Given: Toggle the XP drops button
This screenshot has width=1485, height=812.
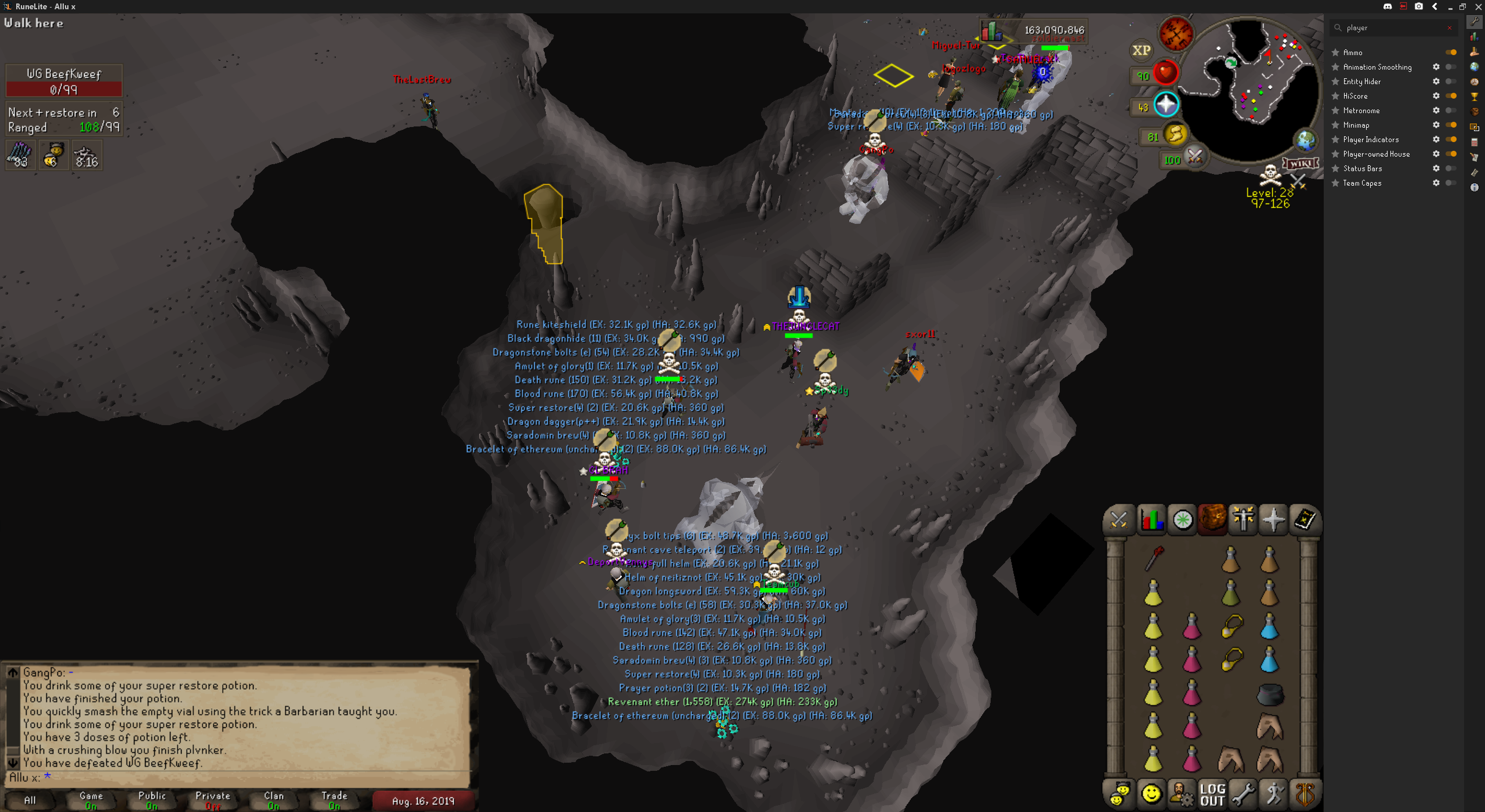Looking at the screenshot, I should pyautogui.click(x=1141, y=50).
